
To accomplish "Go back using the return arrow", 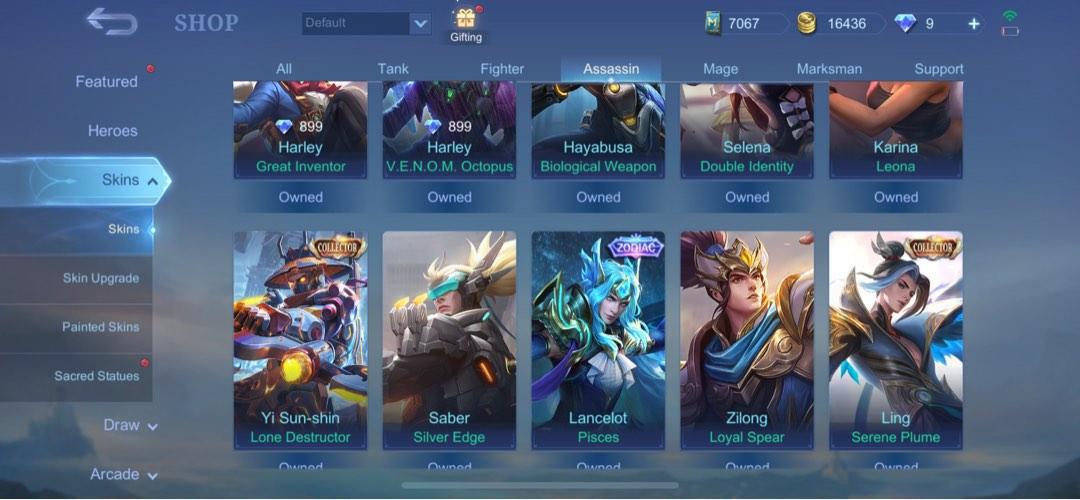I will click(x=111, y=21).
